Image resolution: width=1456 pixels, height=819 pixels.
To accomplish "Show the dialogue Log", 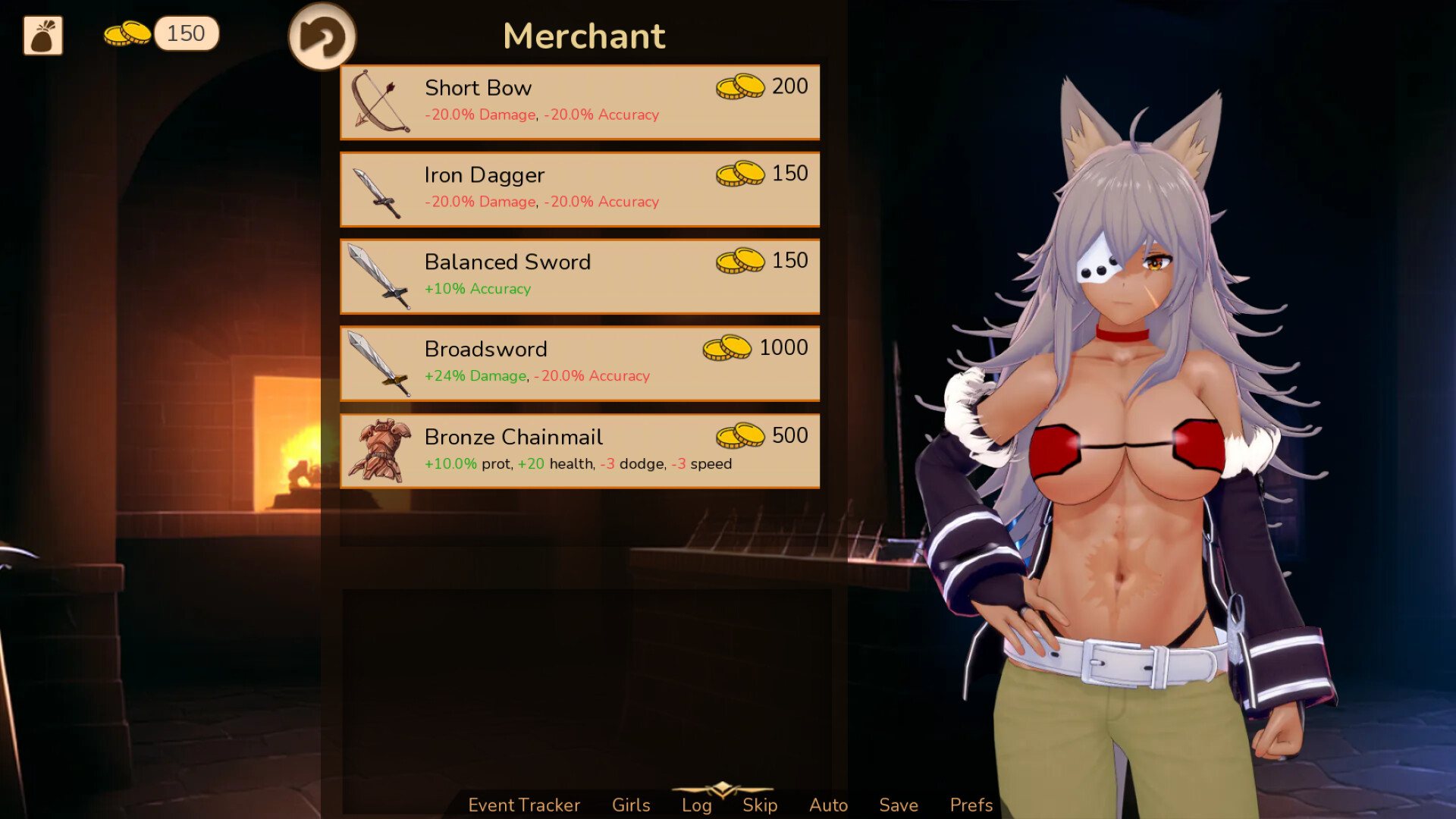I will [x=696, y=805].
